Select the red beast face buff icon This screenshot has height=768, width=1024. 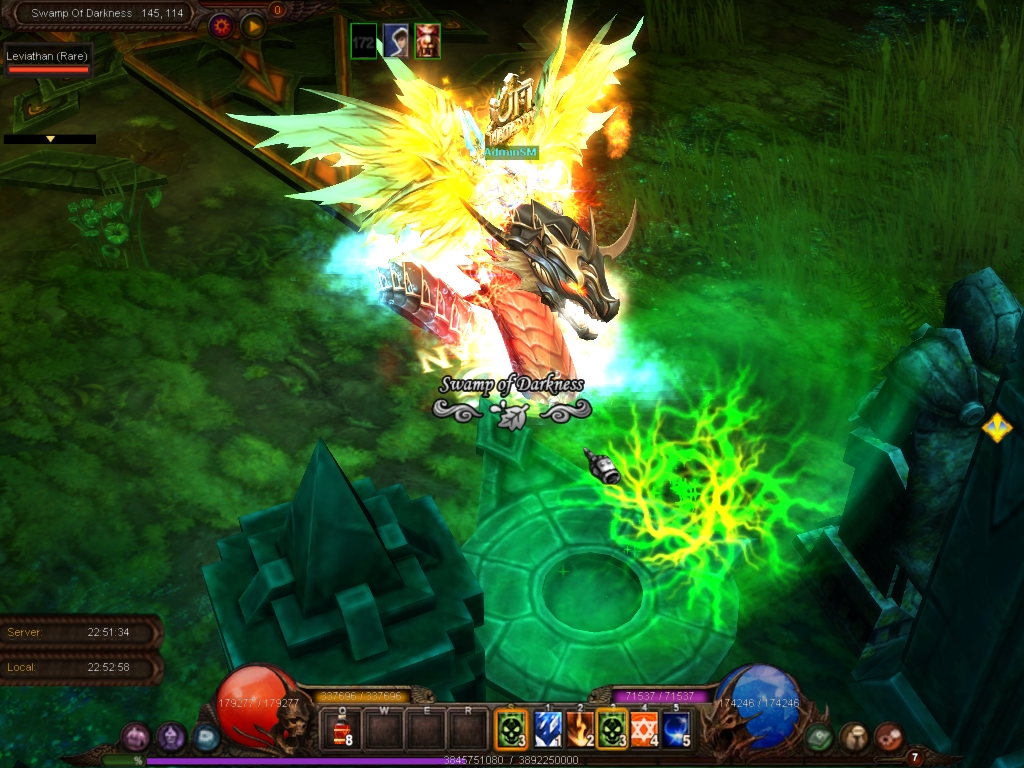pyautogui.click(x=428, y=41)
